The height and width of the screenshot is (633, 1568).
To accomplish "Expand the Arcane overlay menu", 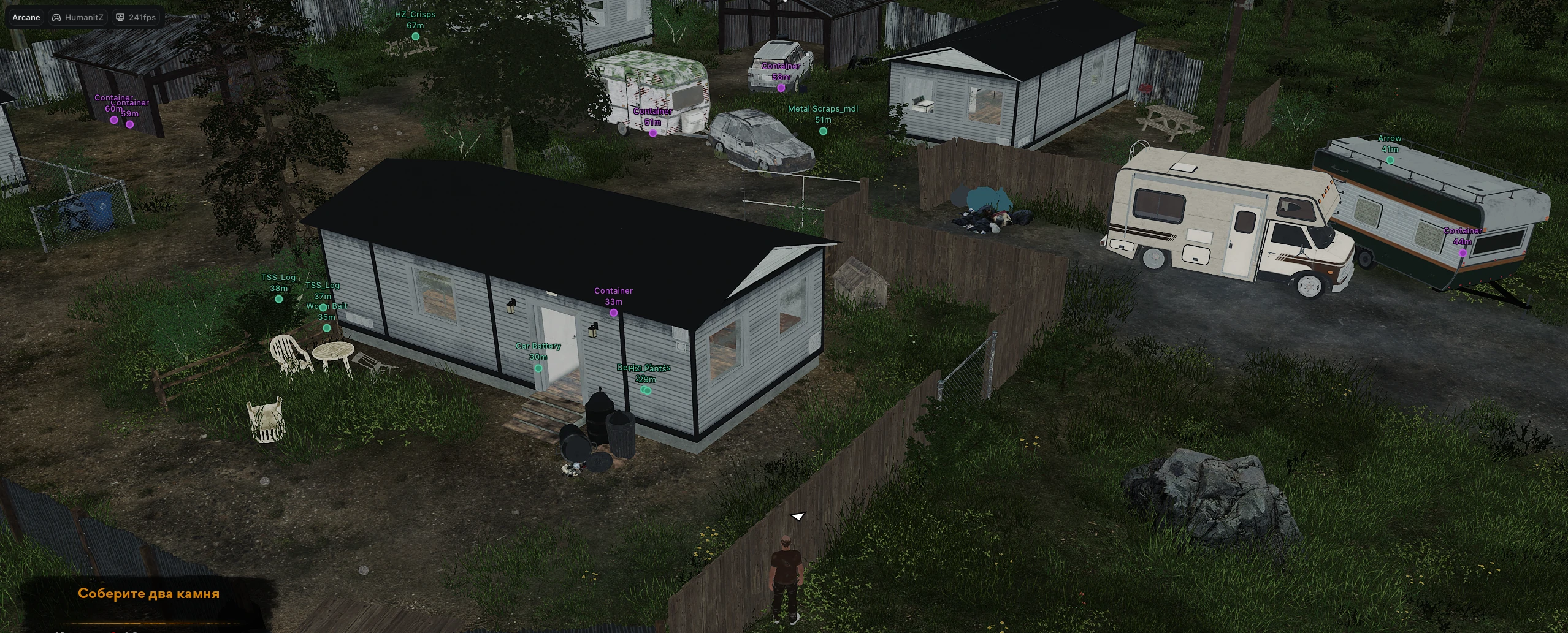I will pyautogui.click(x=25, y=17).
